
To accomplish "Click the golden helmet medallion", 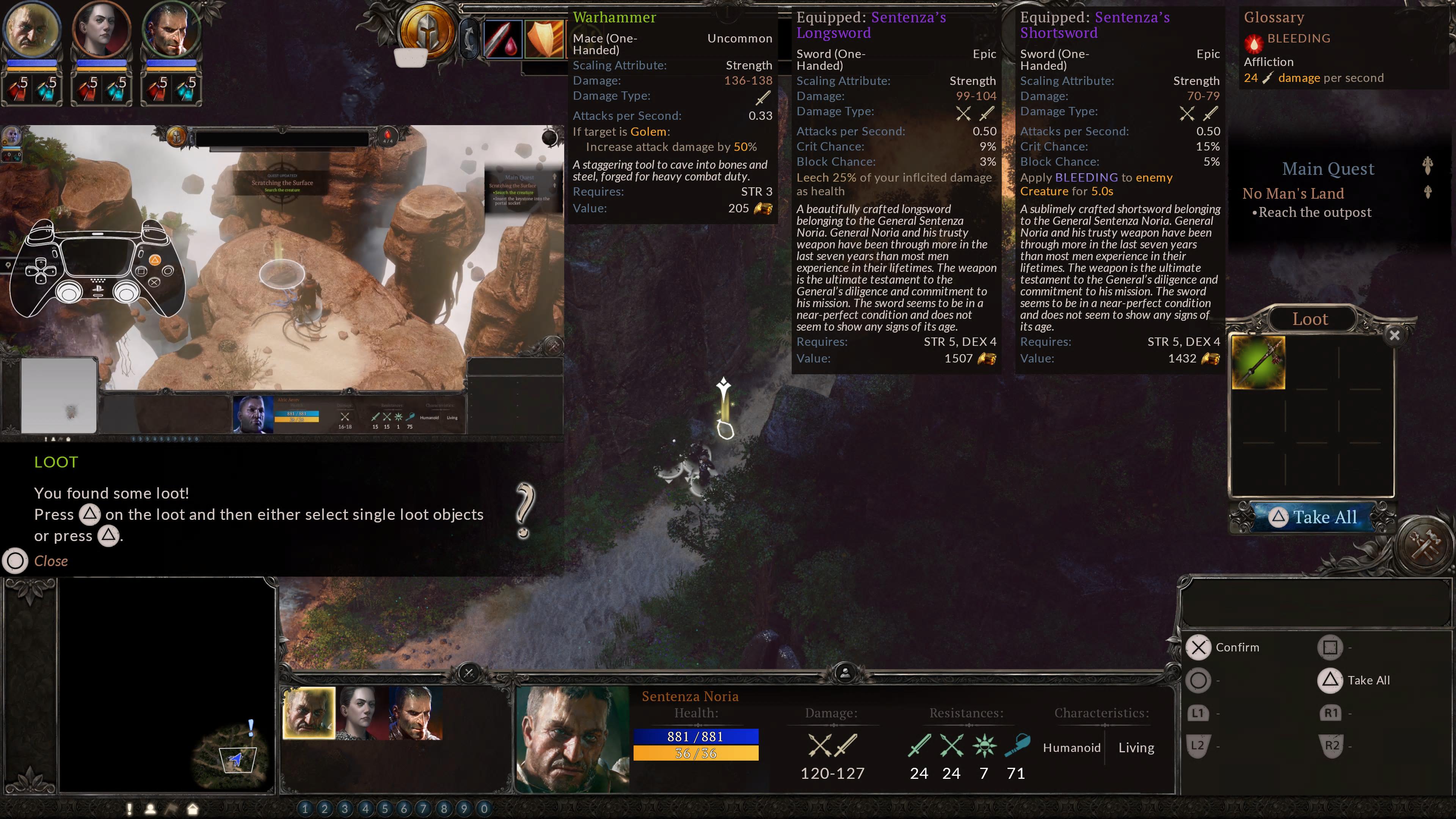I will [427, 31].
